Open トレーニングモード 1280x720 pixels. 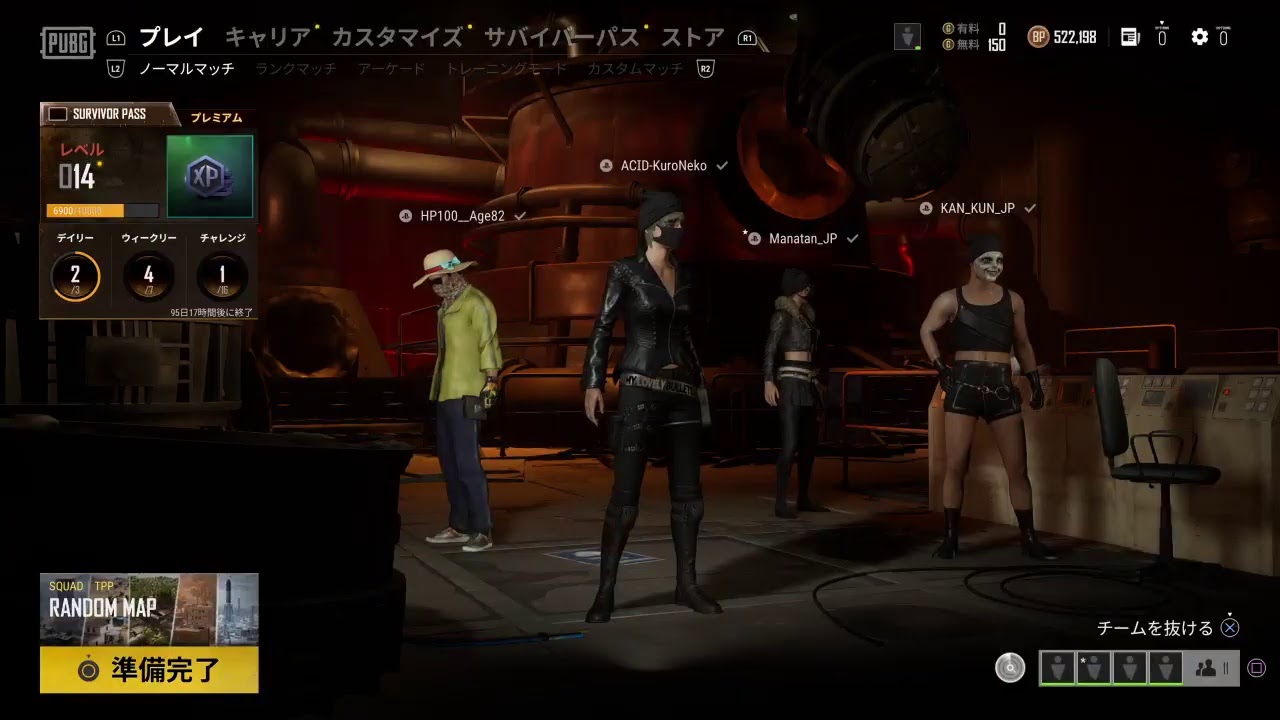click(x=506, y=69)
